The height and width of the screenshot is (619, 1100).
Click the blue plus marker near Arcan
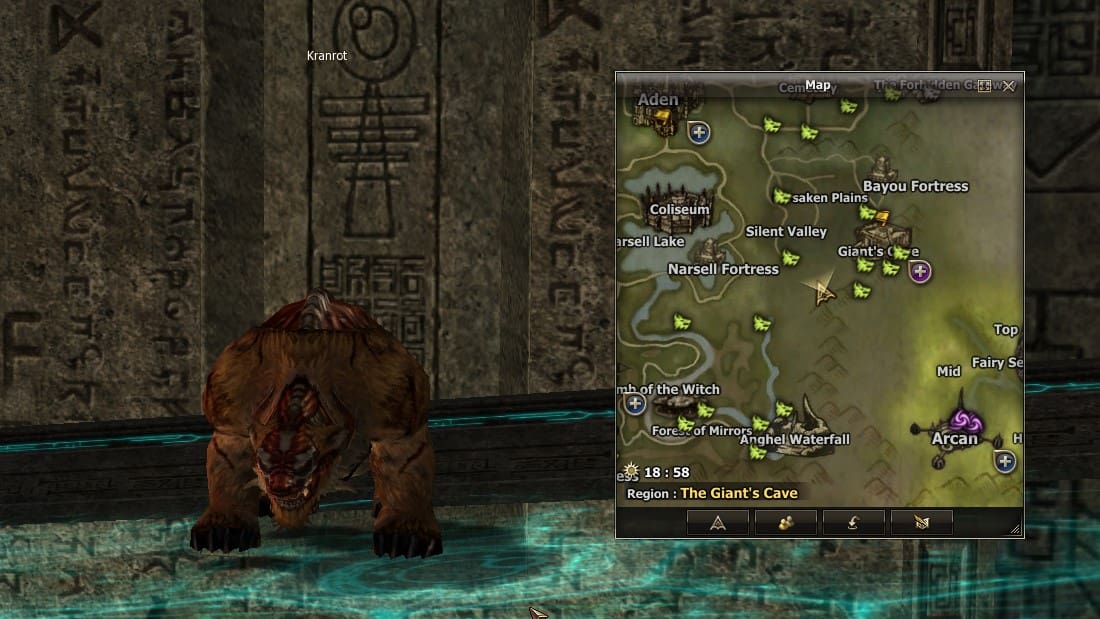pyautogui.click(x=1005, y=461)
